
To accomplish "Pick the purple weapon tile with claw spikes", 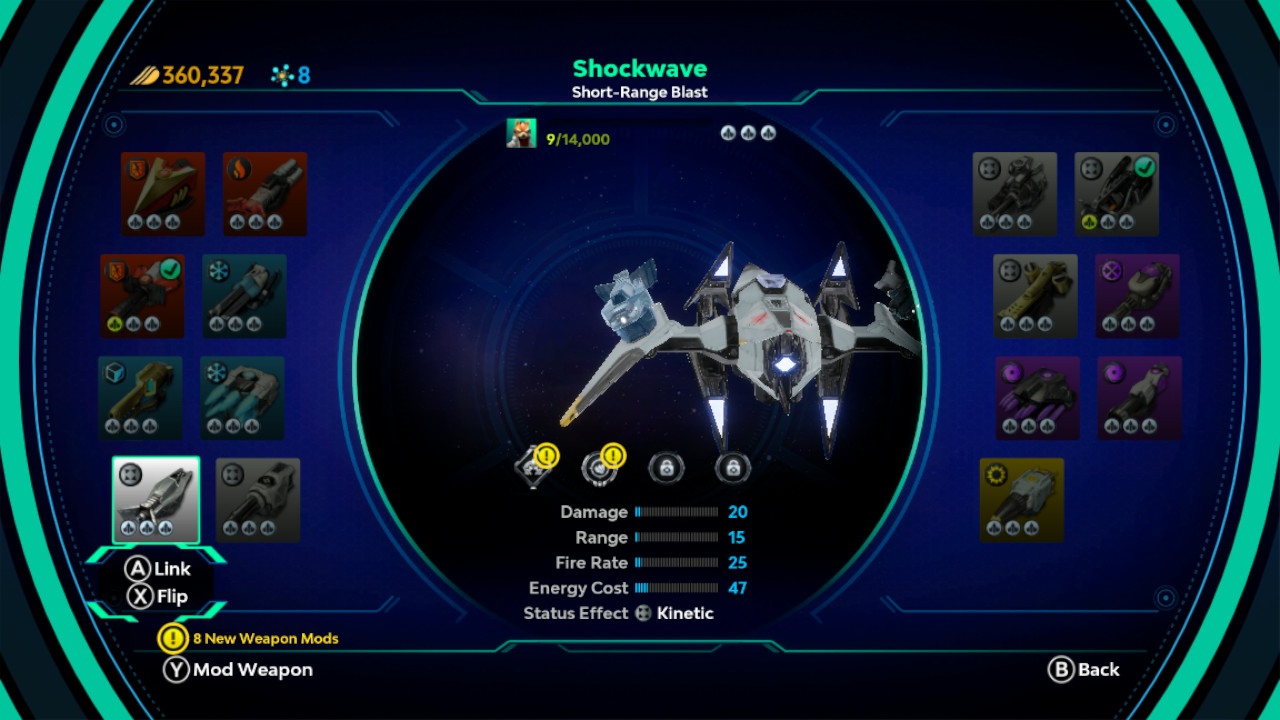I will coord(1037,398).
